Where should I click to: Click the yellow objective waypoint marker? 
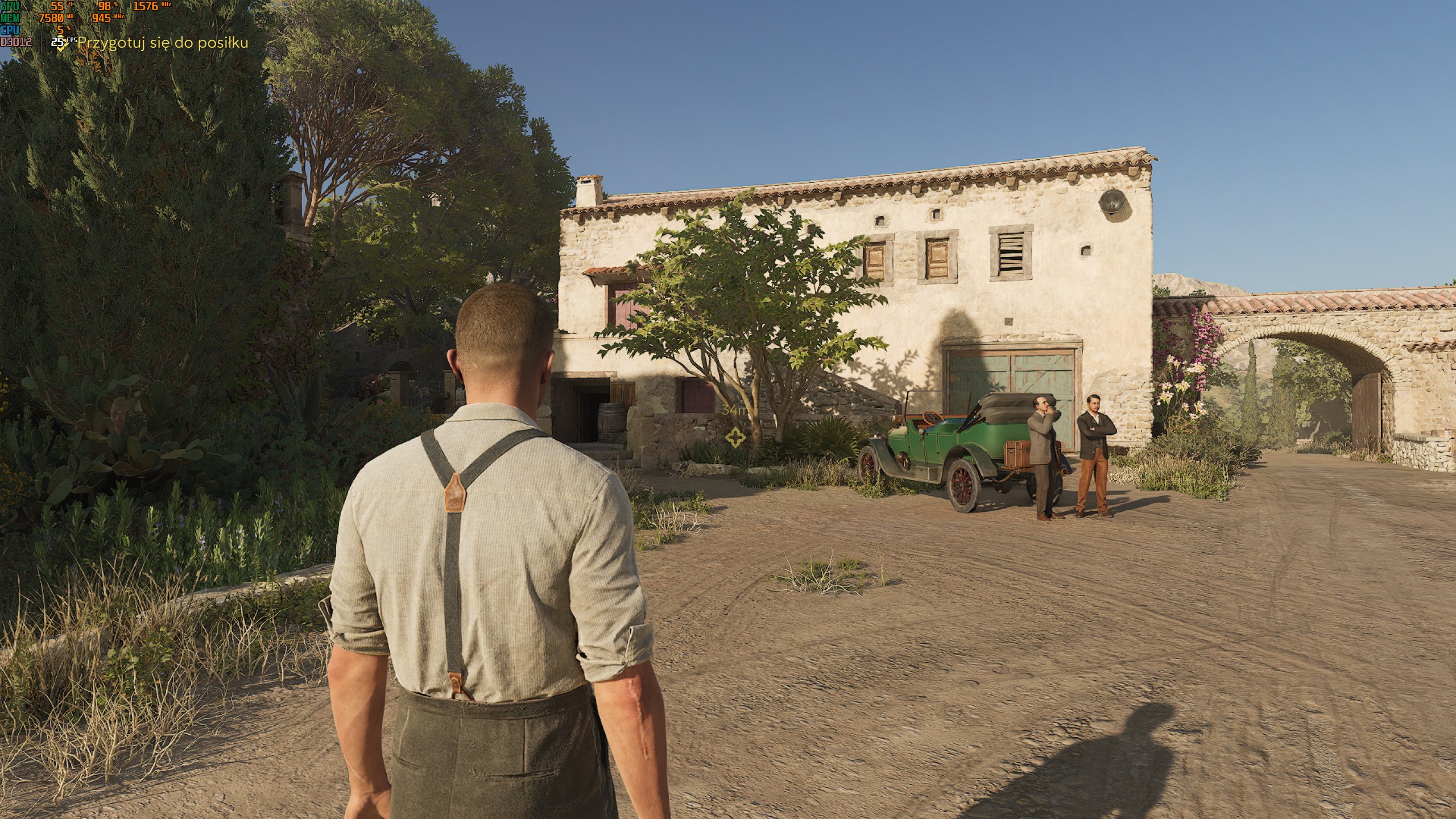click(735, 437)
